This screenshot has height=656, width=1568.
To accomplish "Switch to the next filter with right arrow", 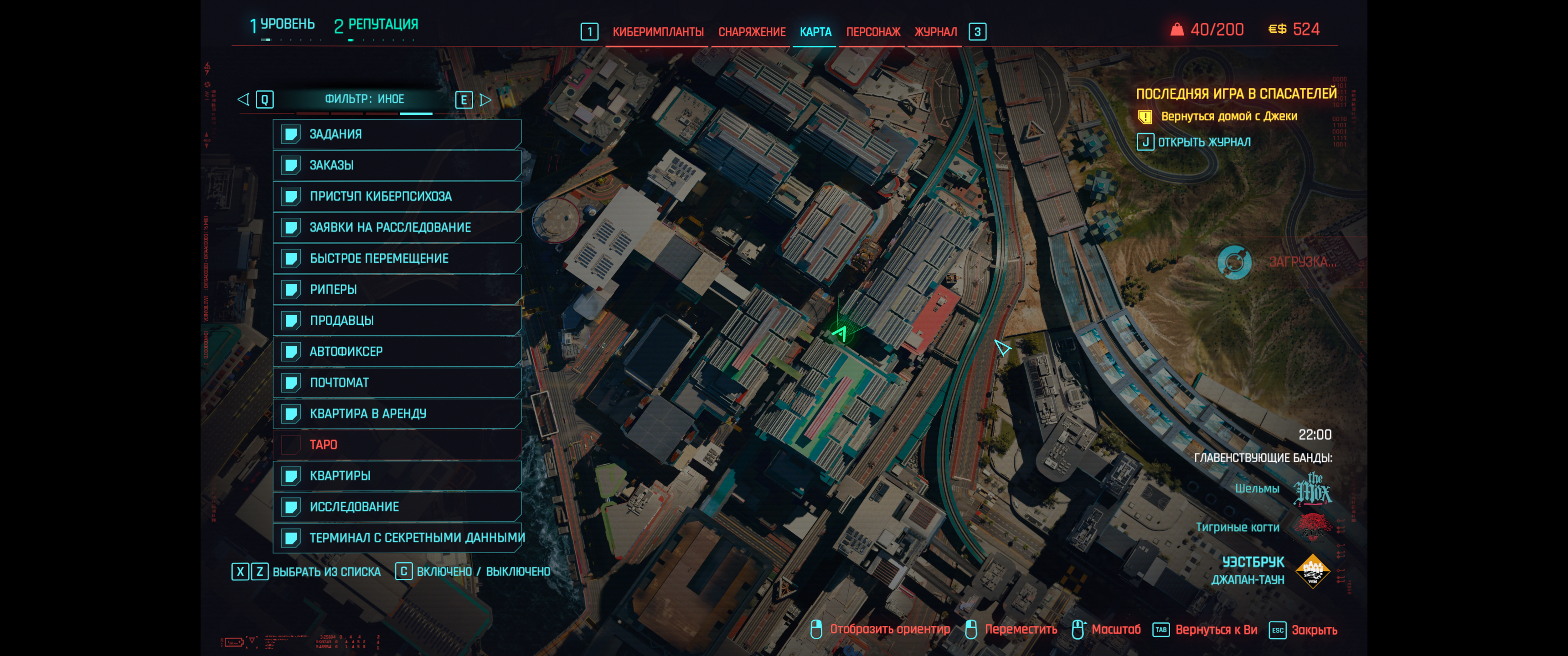I will point(485,100).
